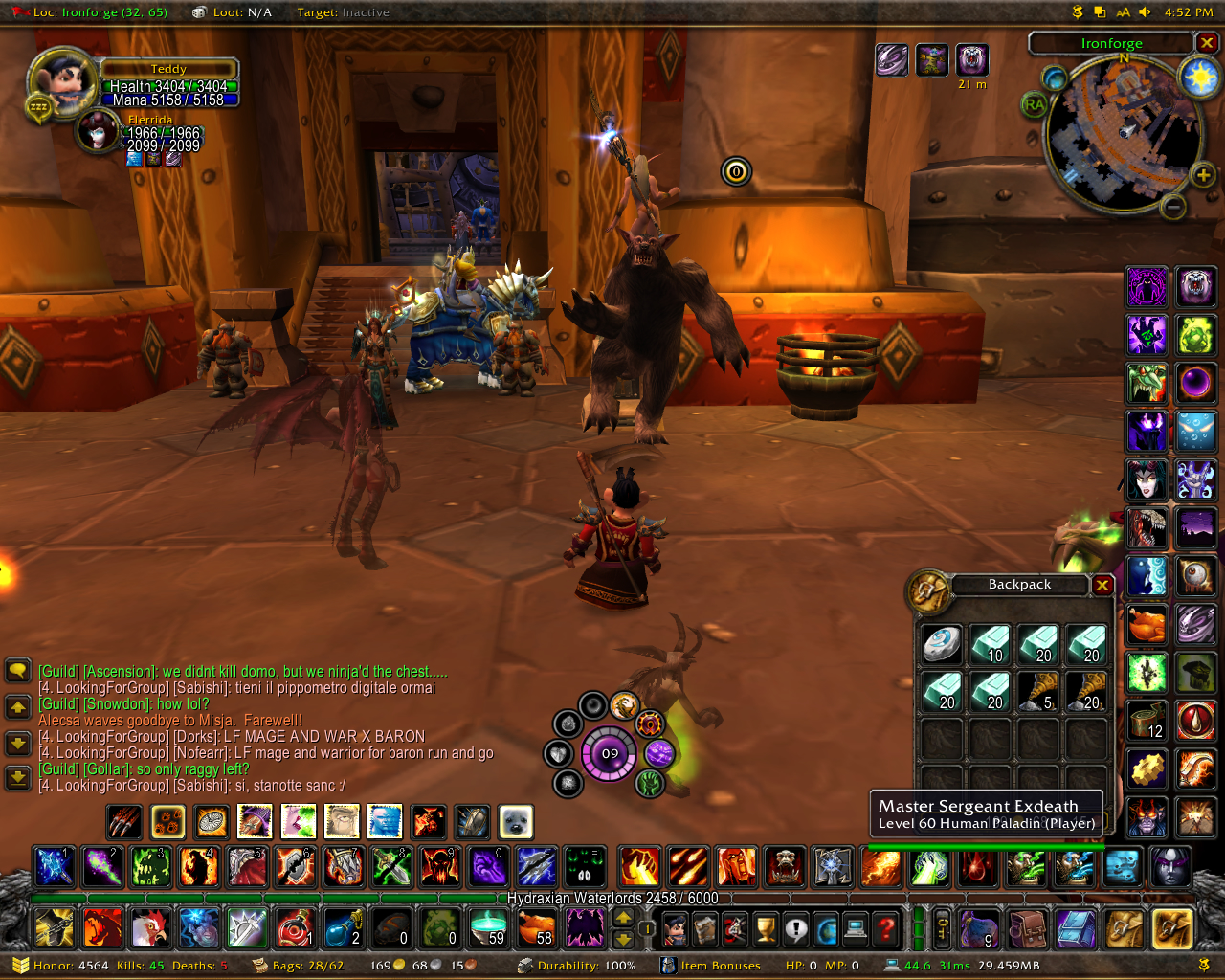Use the red potion action slot
This screenshot has width=1225, height=980.
[x=295, y=927]
